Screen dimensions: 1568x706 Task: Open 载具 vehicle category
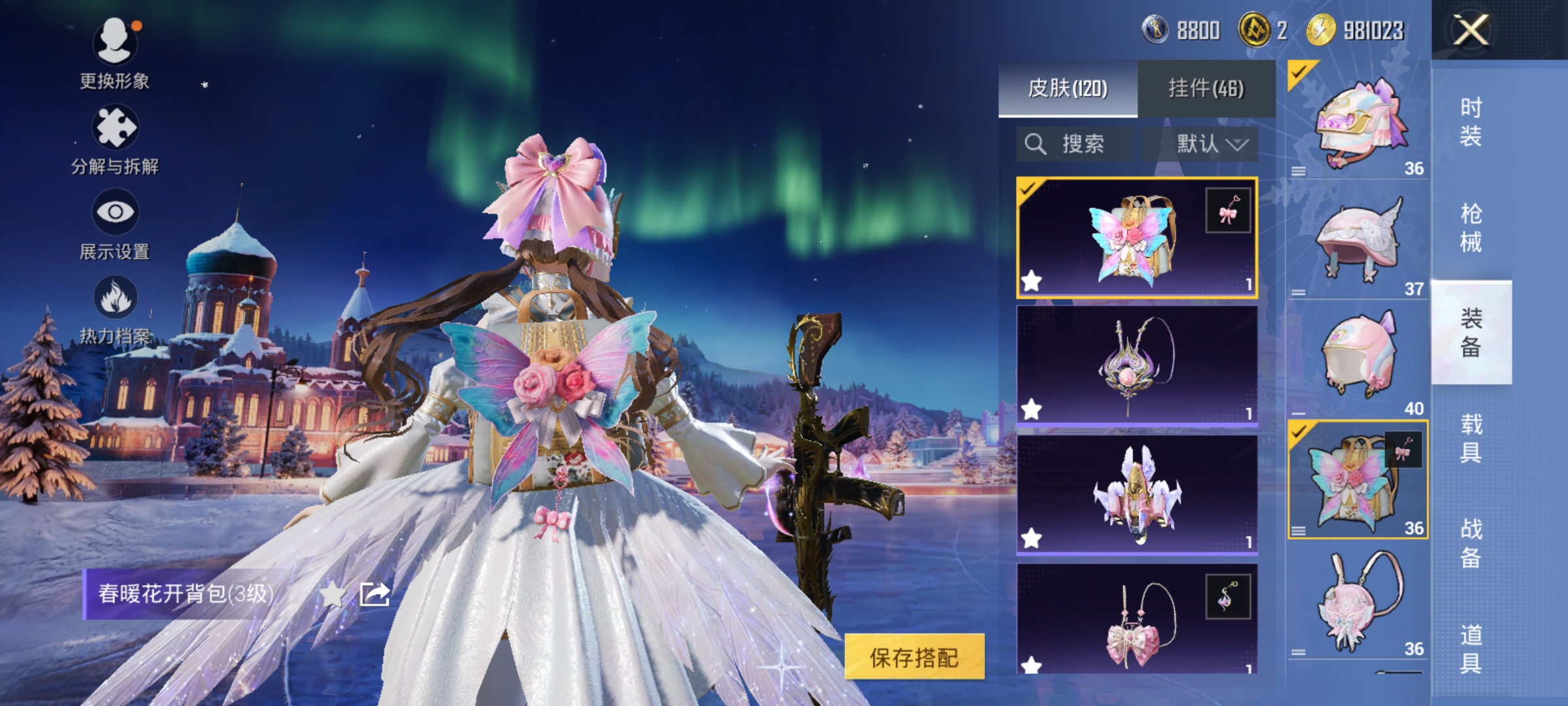pyautogui.click(x=1471, y=438)
